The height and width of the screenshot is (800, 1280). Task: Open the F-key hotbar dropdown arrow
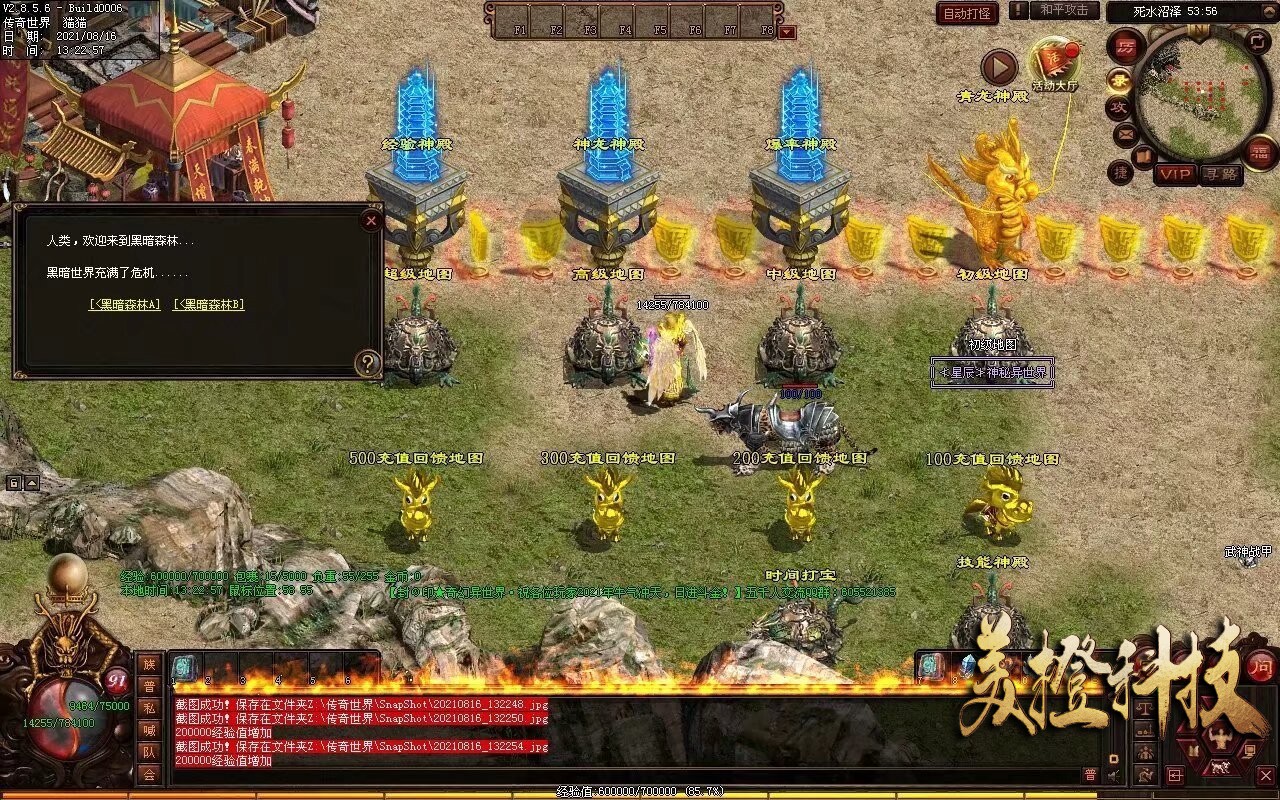(787, 32)
